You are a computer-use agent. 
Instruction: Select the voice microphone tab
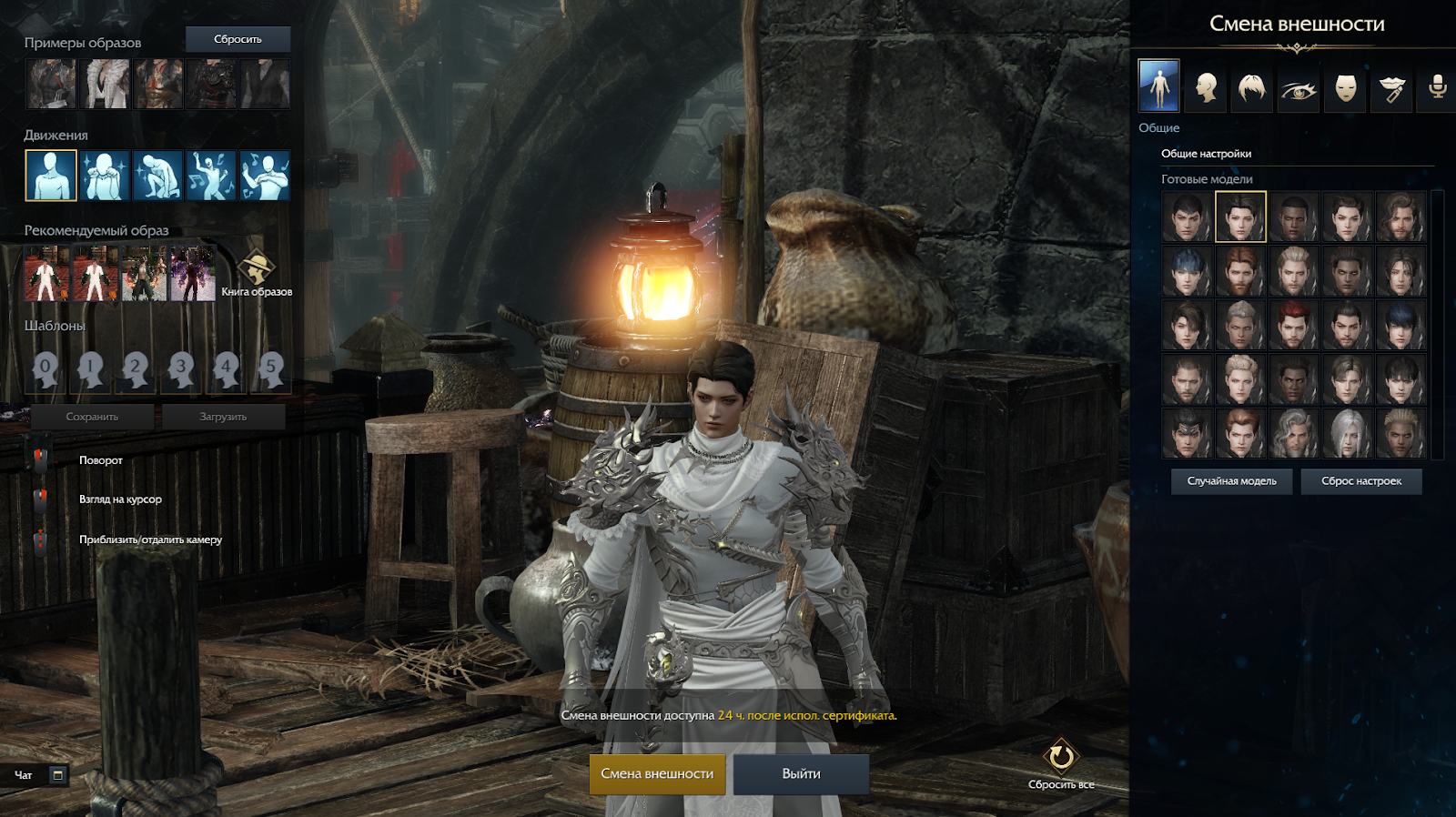(1438, 88)
